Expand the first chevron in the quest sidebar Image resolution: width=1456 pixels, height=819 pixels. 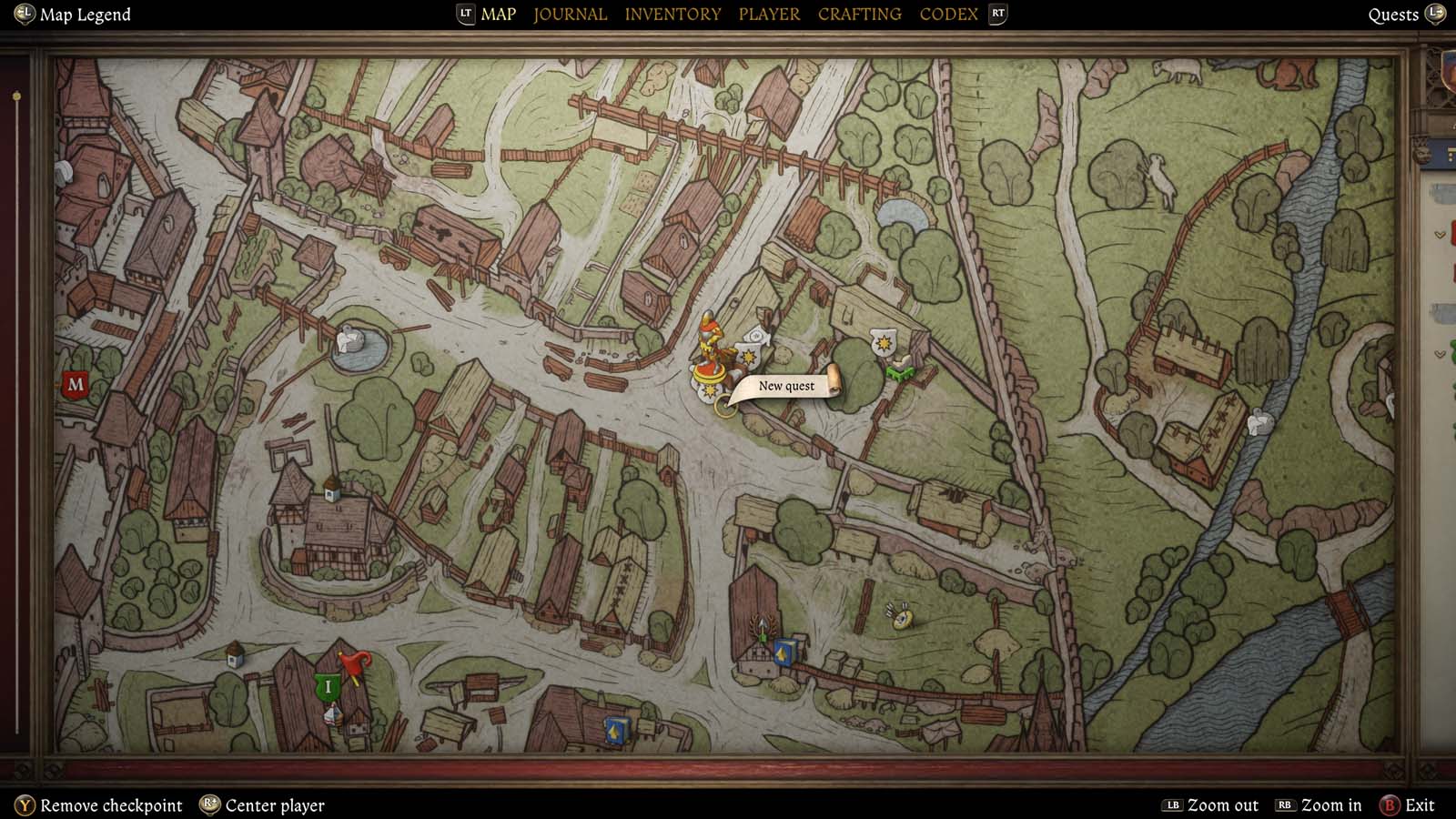[x=1440, y=234]
